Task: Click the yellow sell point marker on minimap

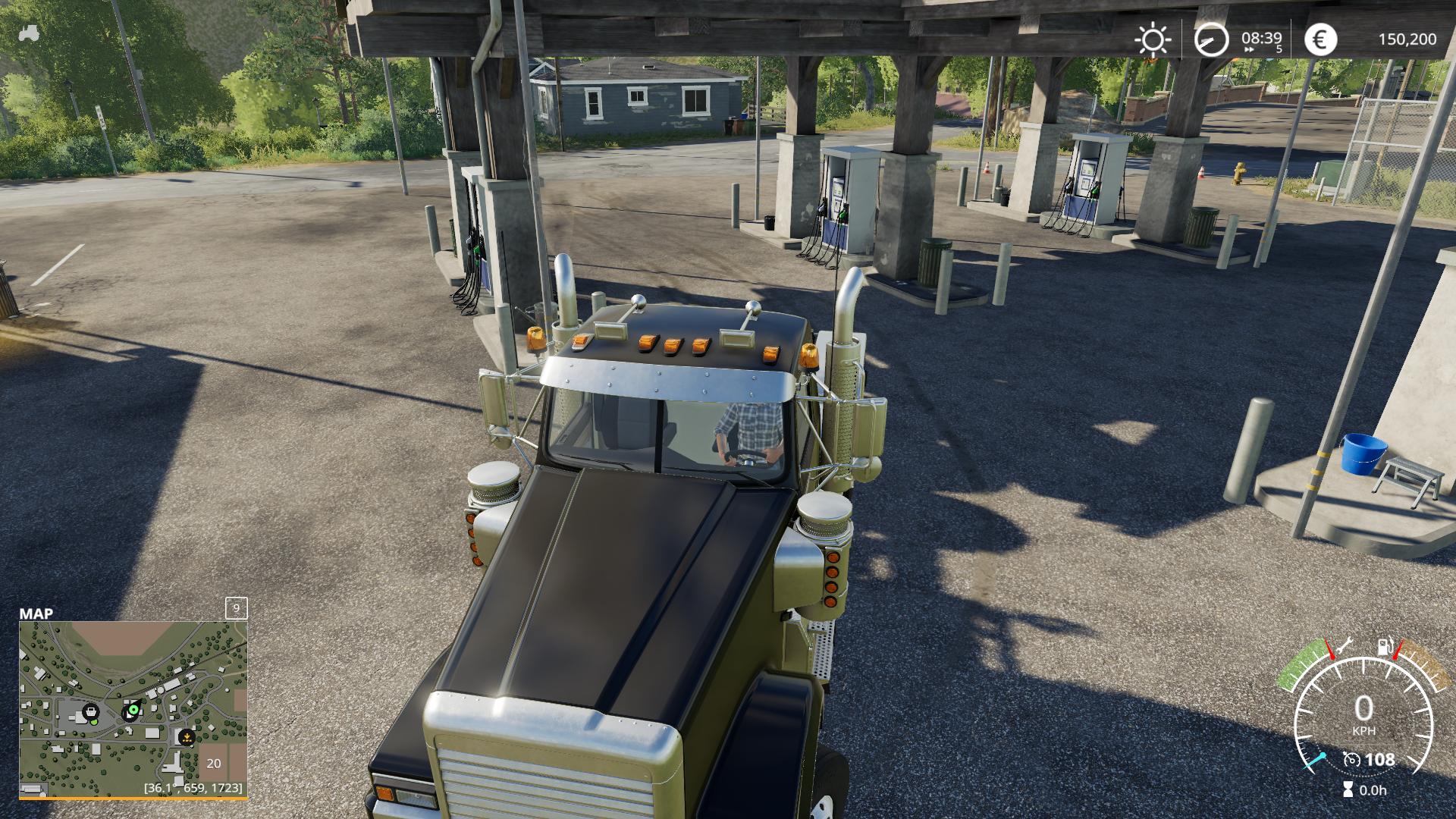Action: 186,736
